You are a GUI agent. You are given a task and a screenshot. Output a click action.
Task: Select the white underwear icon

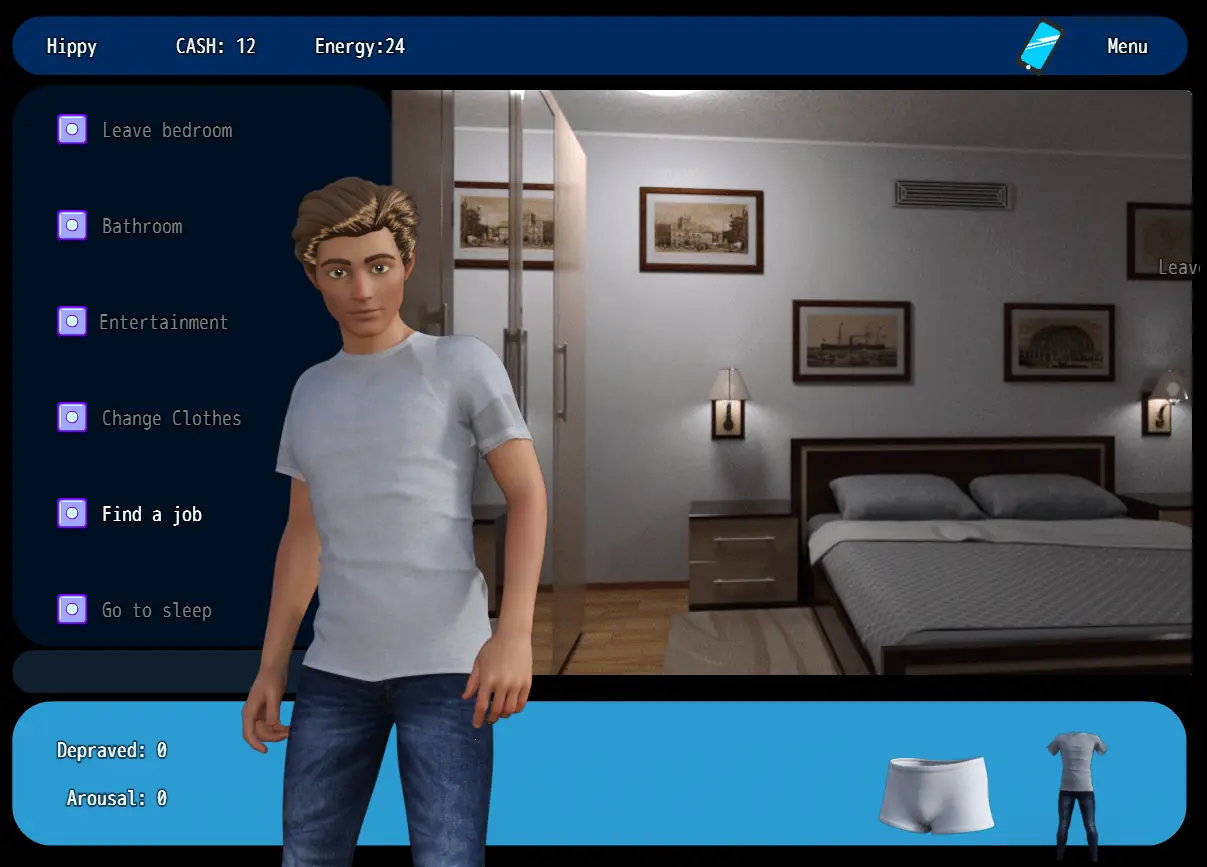coord(937,795)
